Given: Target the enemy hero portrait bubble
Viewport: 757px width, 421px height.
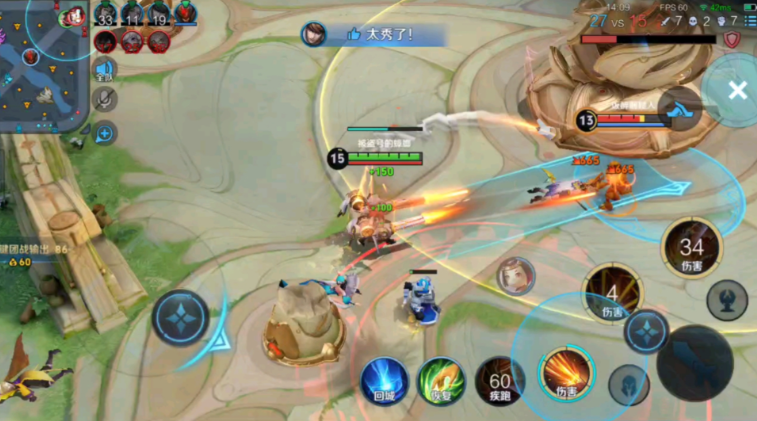Looking at the screenshot, I should 516,275.
